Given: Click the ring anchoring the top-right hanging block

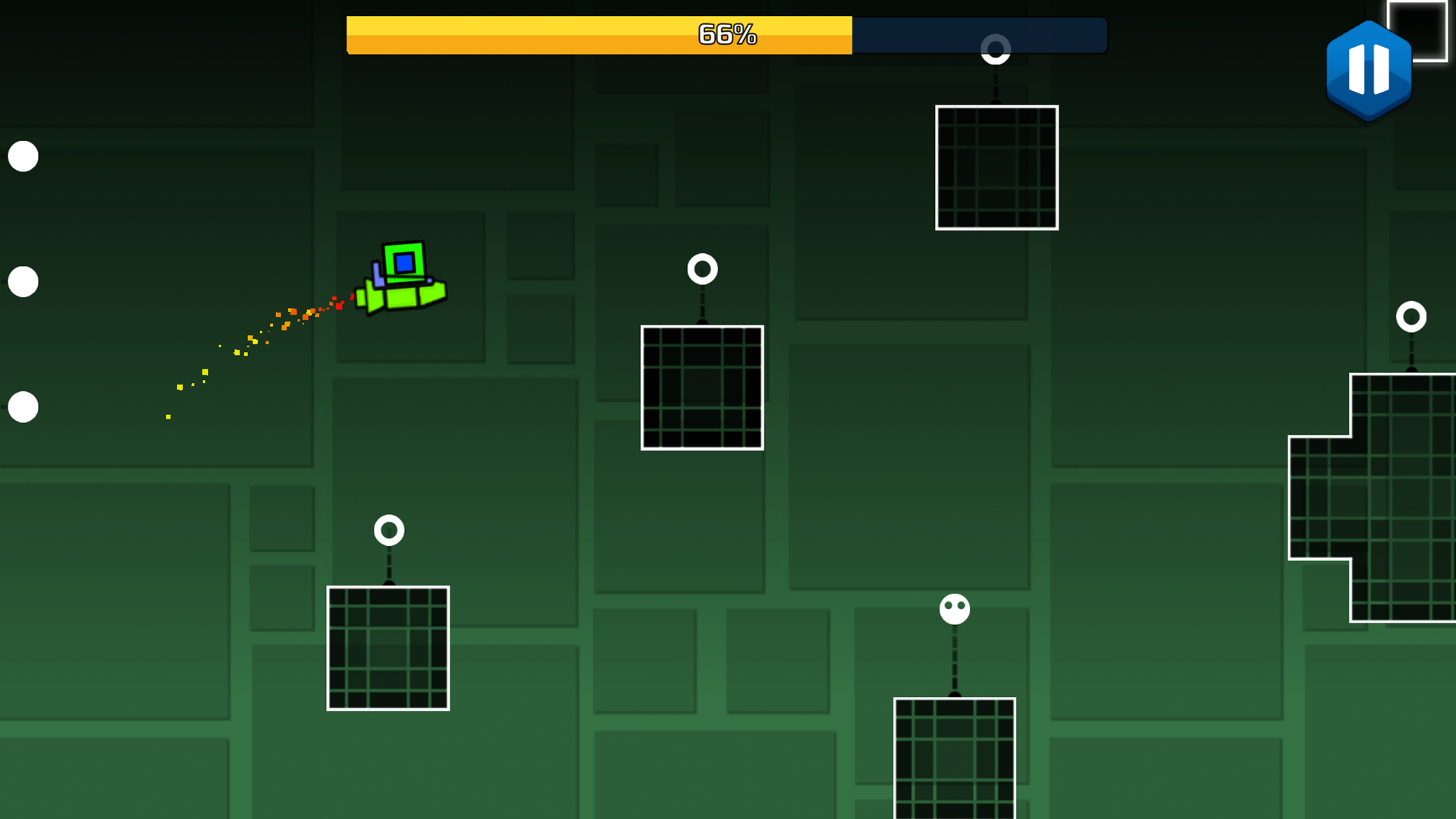Looking at the screenshot, I should 995,50.
